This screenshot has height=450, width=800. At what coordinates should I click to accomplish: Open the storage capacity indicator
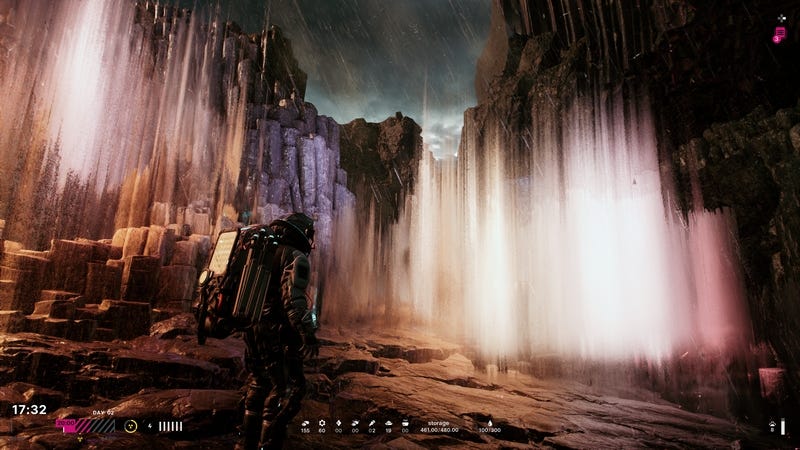439,426
